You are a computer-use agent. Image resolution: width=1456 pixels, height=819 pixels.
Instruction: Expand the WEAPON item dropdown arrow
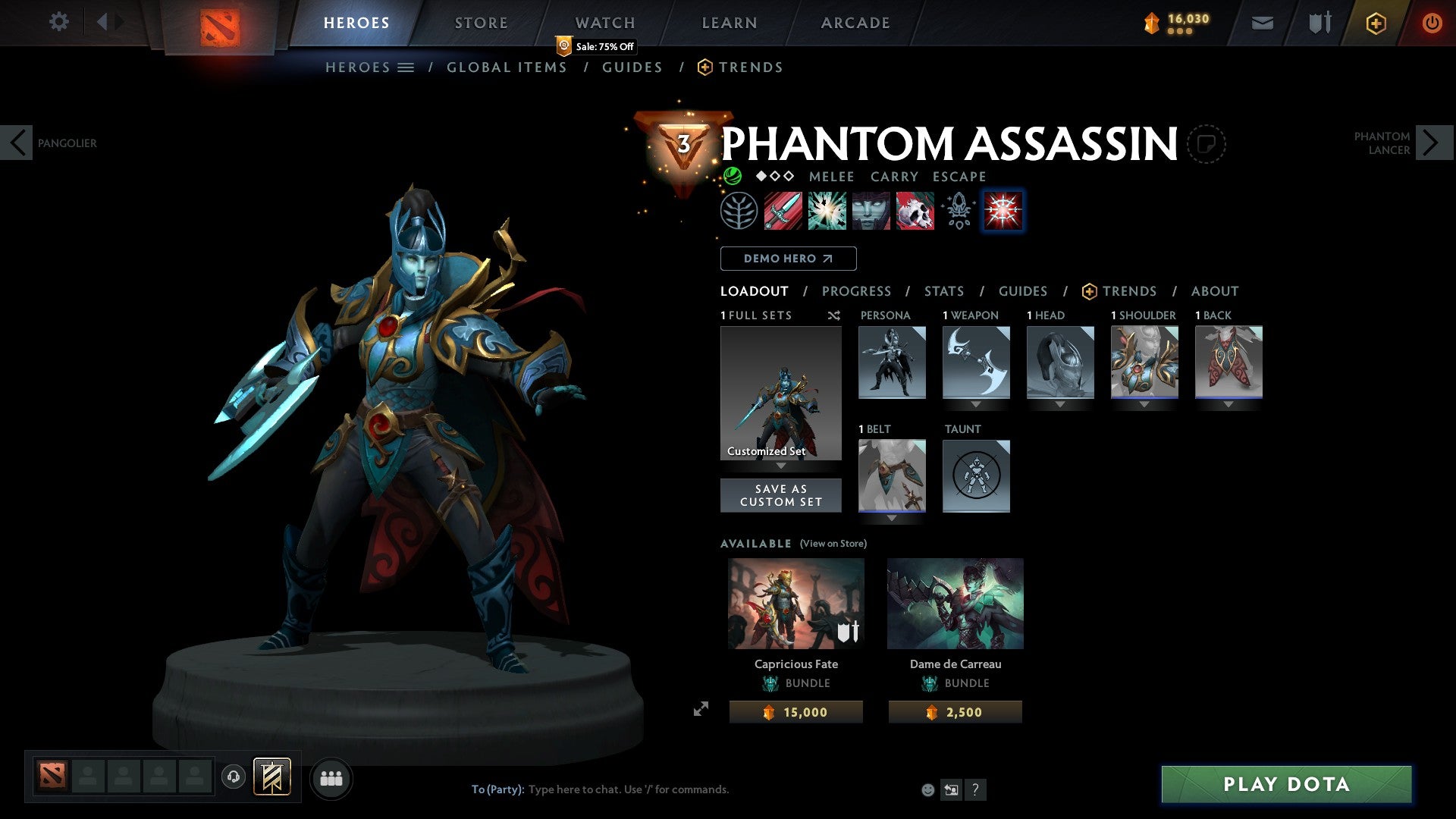coord(976,403)
